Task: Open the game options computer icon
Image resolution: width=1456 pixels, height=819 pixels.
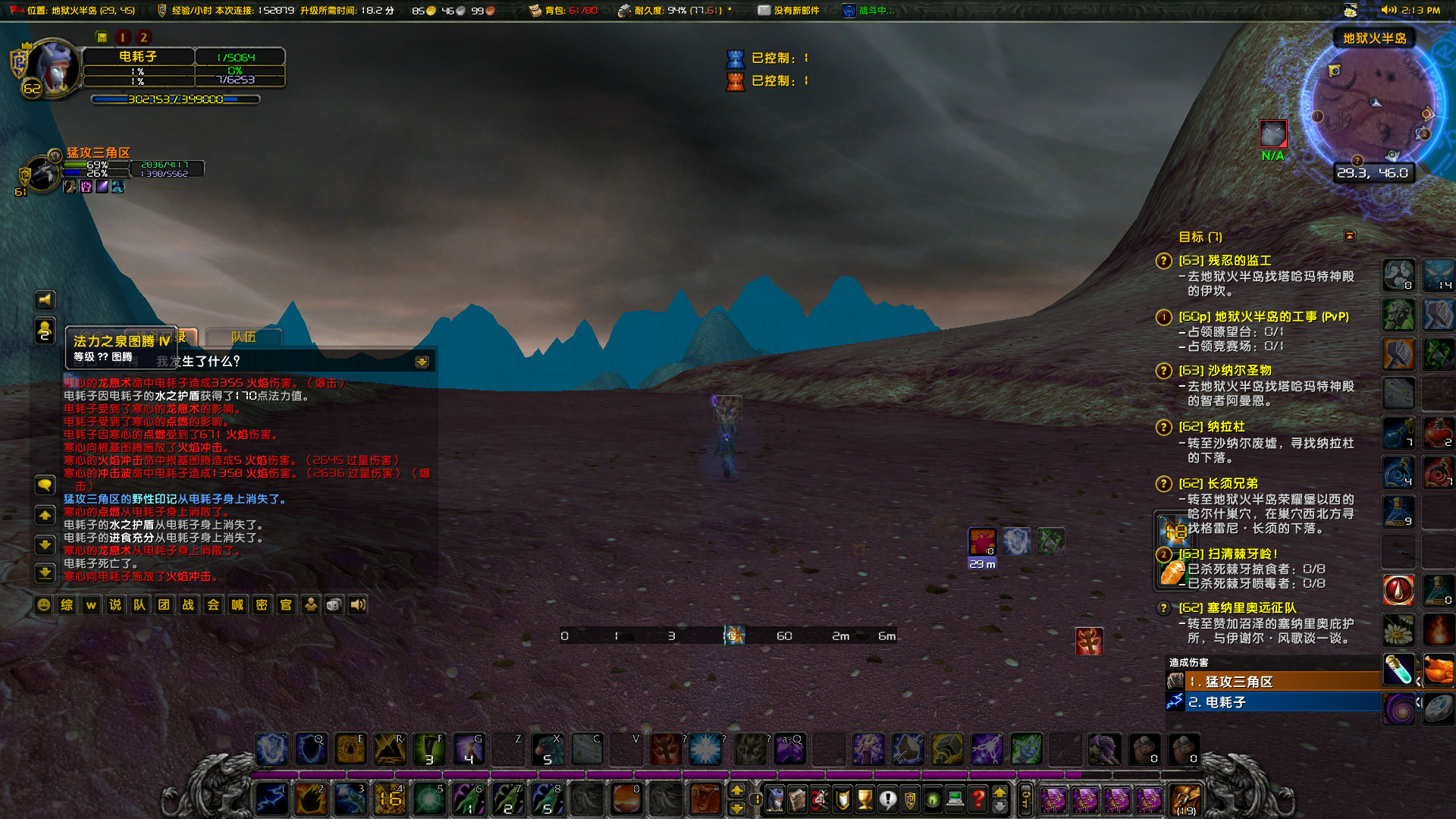Action: [x=954, y=800]
